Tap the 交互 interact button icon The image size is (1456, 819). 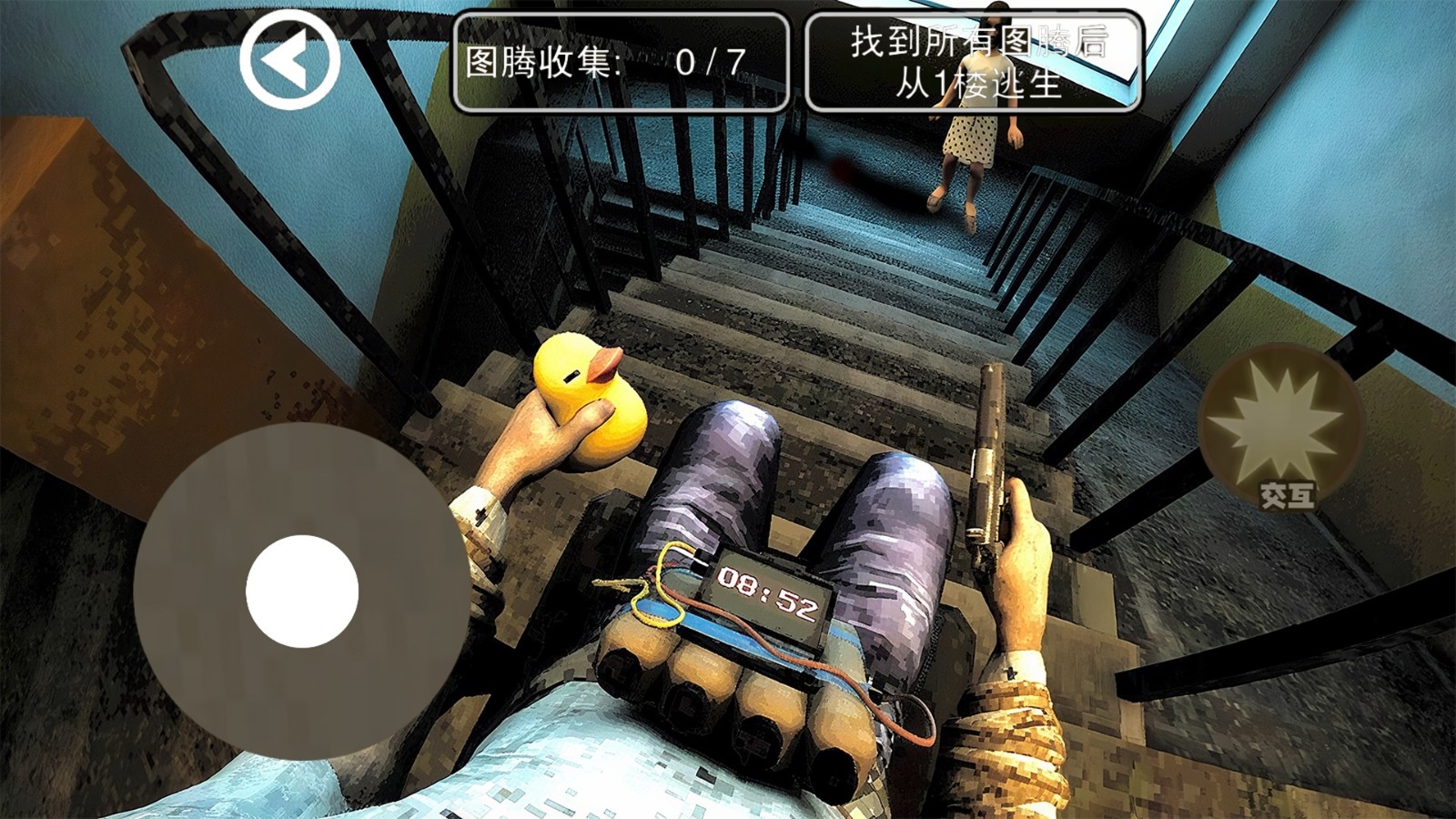click(x=1286, y=496)
